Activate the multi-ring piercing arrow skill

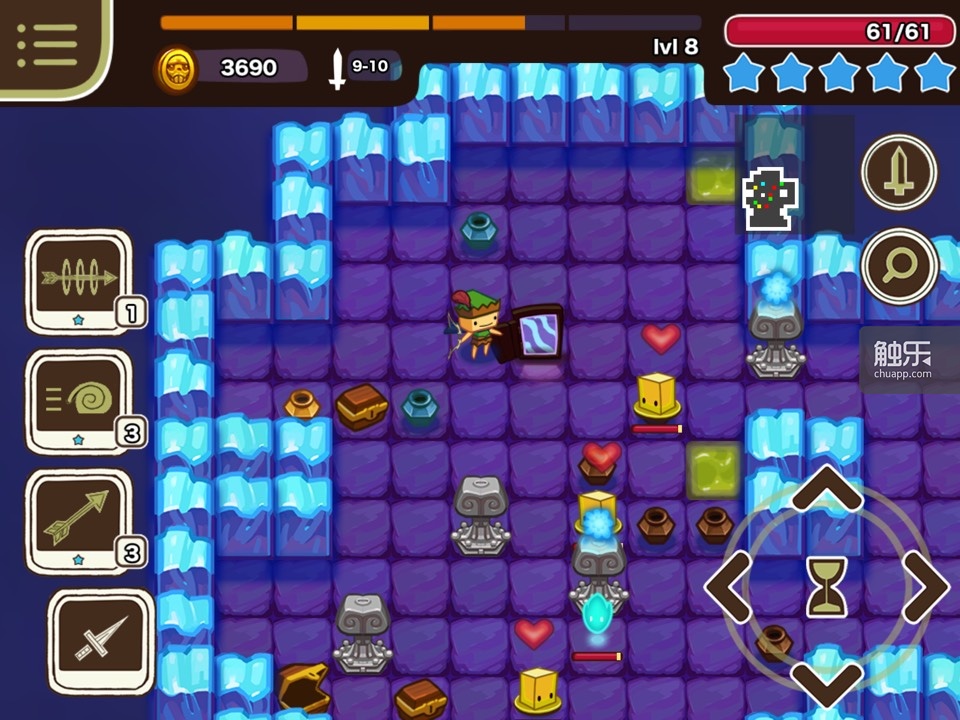click(x=79, y=279)
